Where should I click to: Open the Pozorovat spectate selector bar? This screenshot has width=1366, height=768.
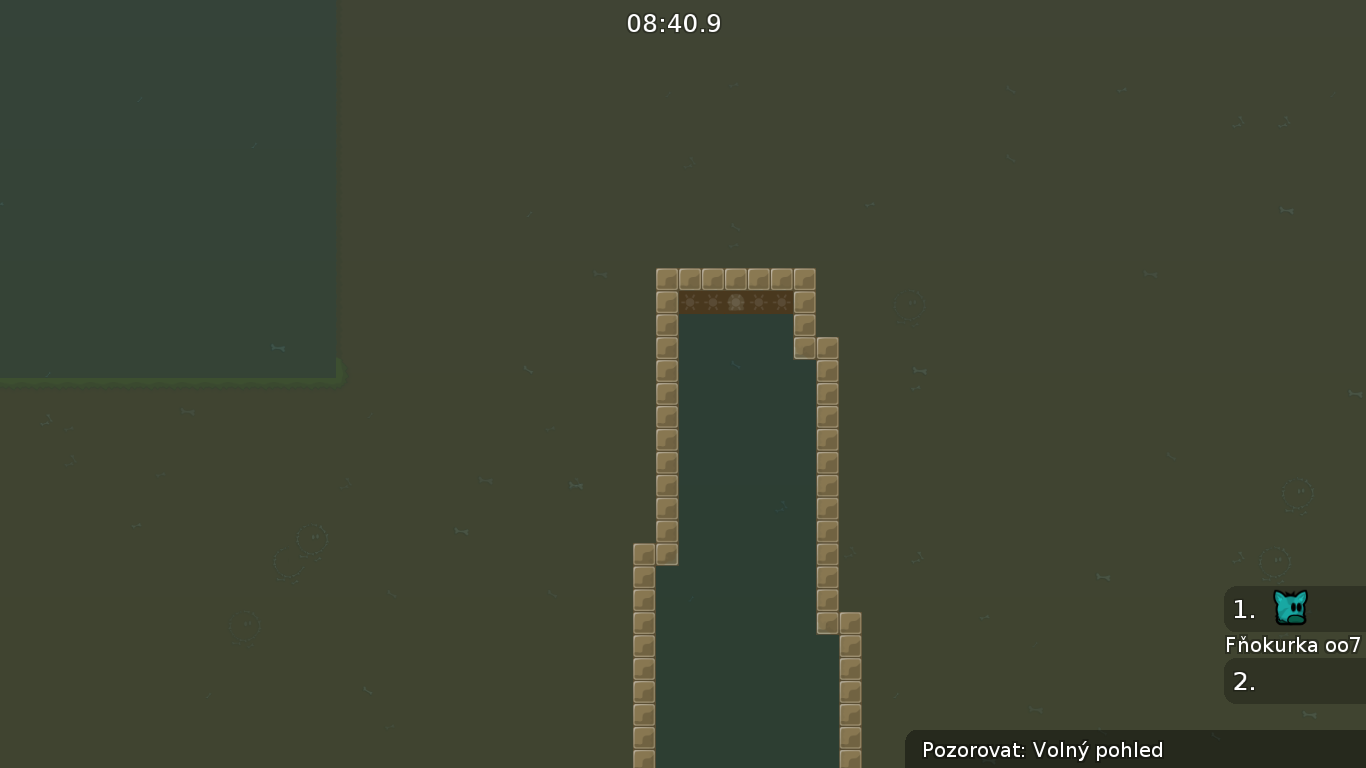(1040, 750)
